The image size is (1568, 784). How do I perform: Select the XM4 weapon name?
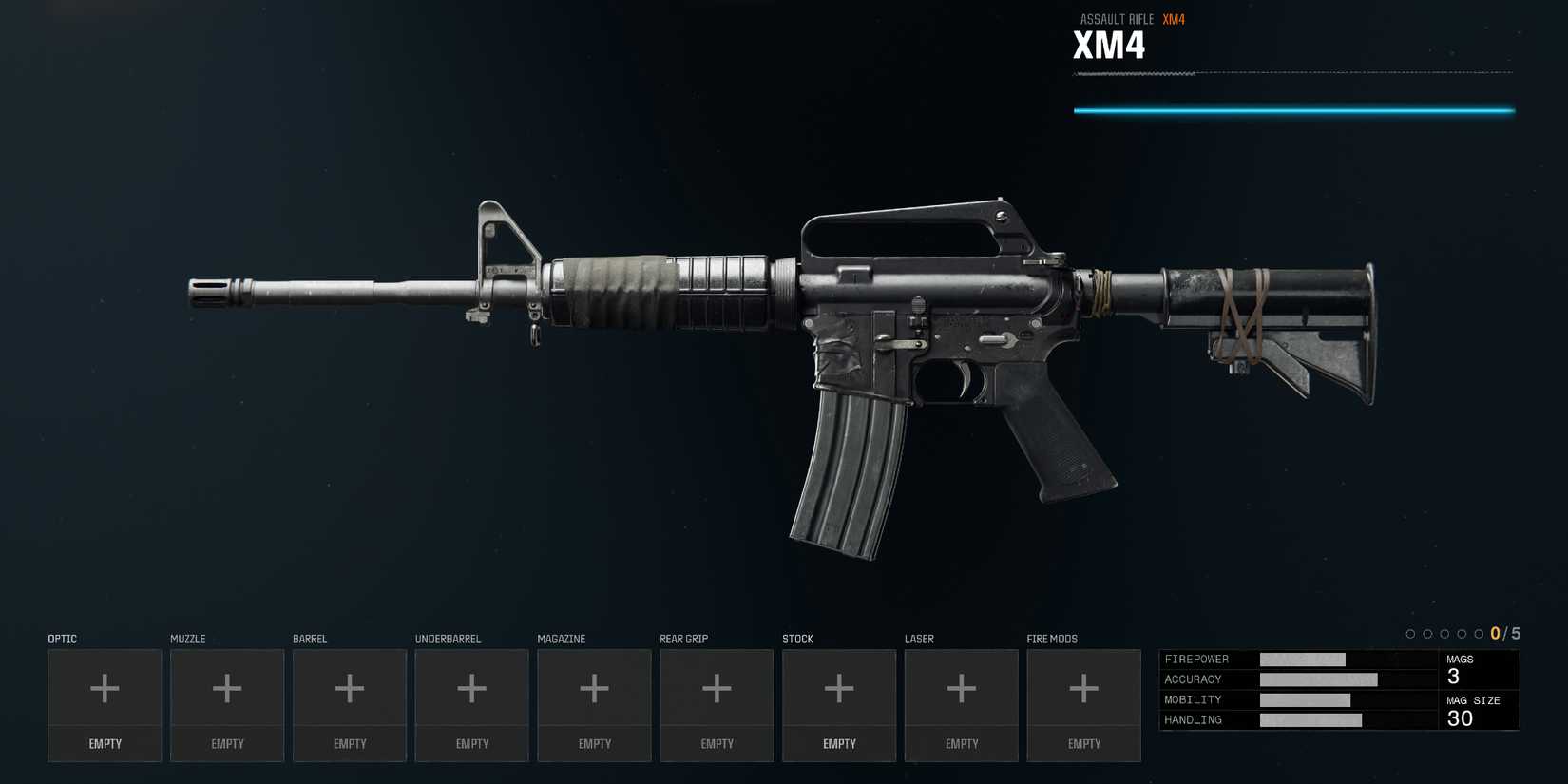click(1108, 45)
